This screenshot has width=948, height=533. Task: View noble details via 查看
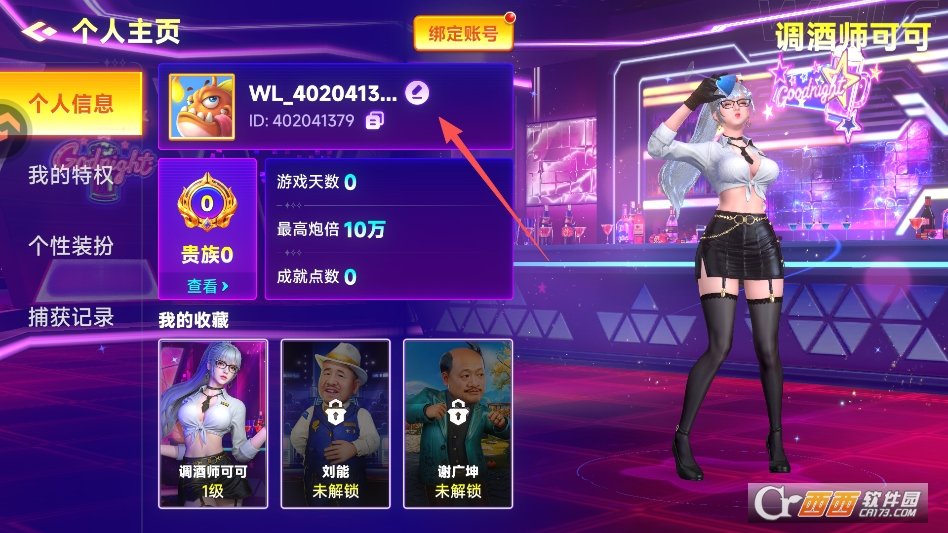pos(207,286)
